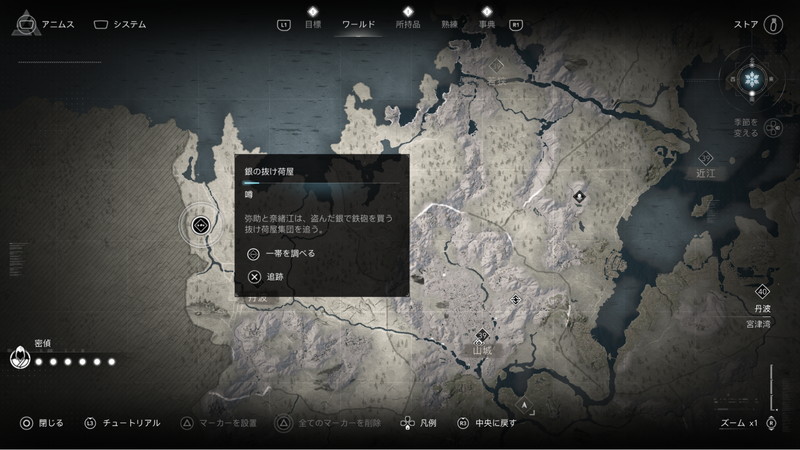Screen dimensions: 800x450
Task: Open the 事典 (Codex) tab
Action: [487, 23]
